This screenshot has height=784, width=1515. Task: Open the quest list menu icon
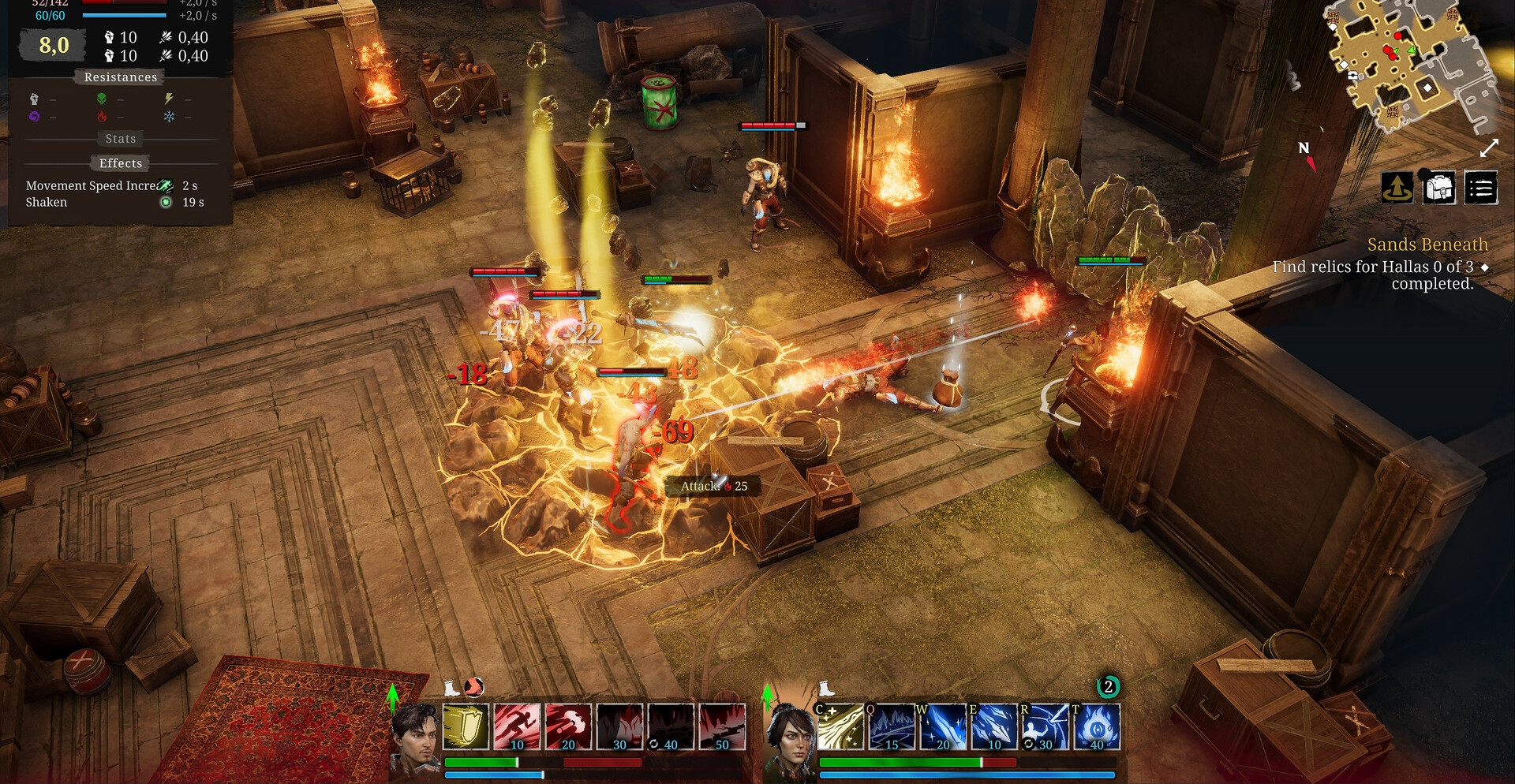coord(1481,189)
